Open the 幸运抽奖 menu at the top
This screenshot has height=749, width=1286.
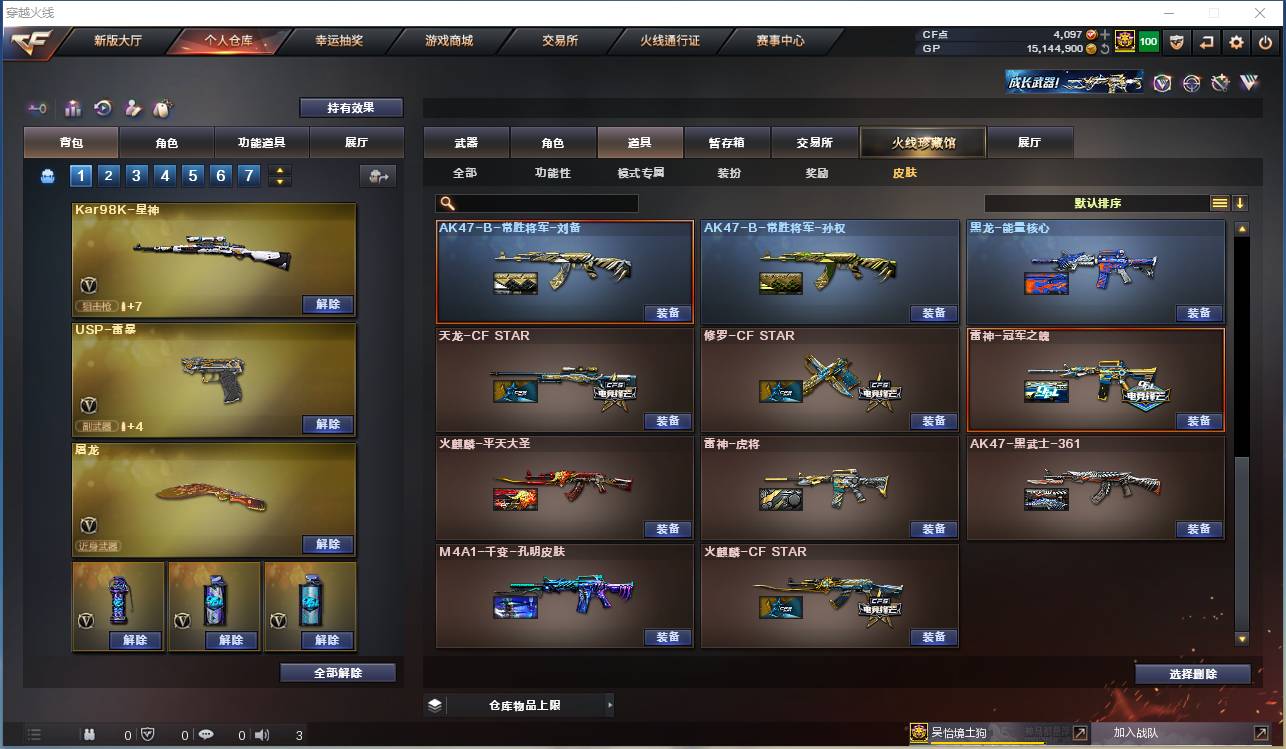tap(340, 42)
